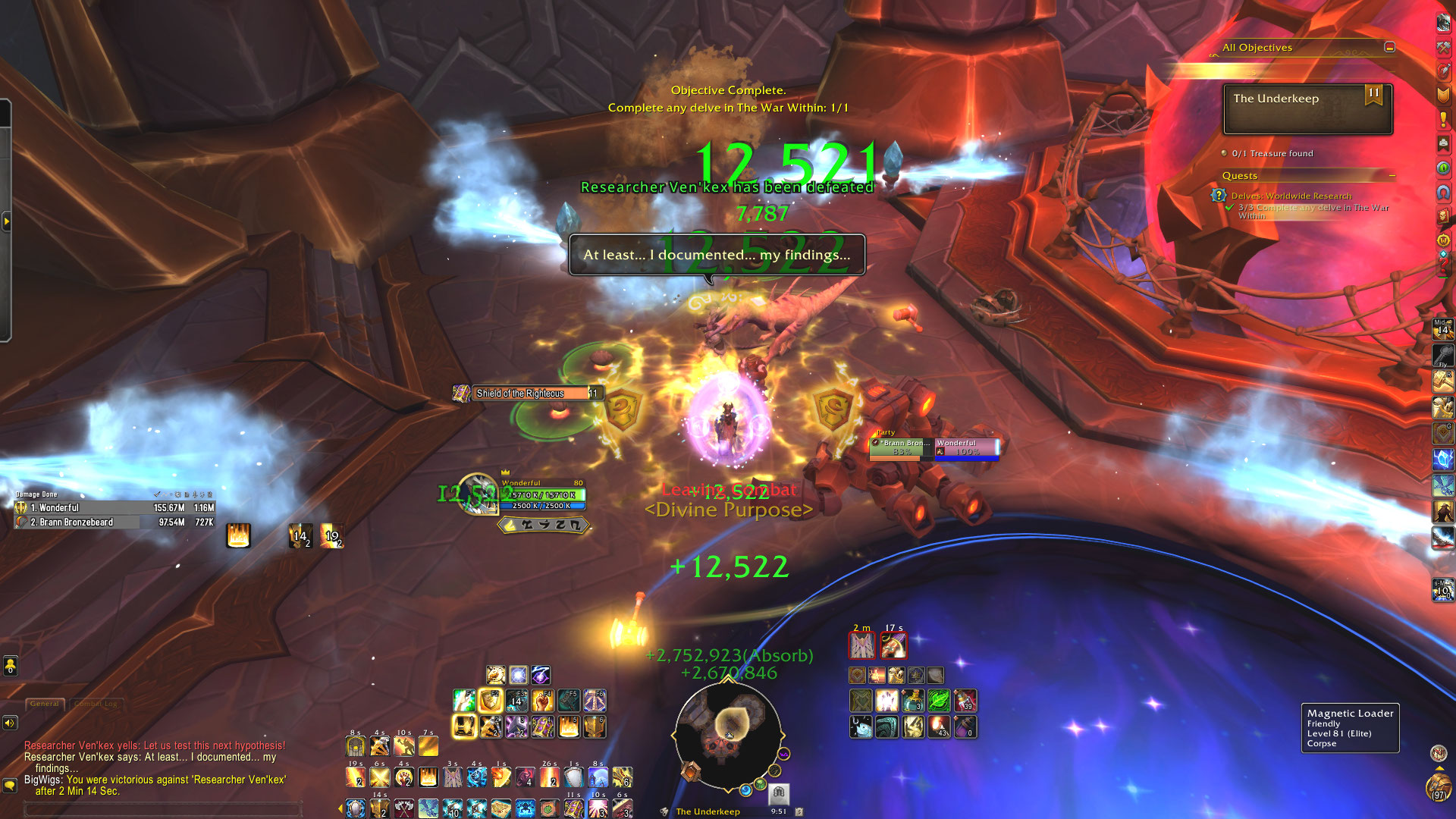Click the chat speech bubble button

point(10,785)
